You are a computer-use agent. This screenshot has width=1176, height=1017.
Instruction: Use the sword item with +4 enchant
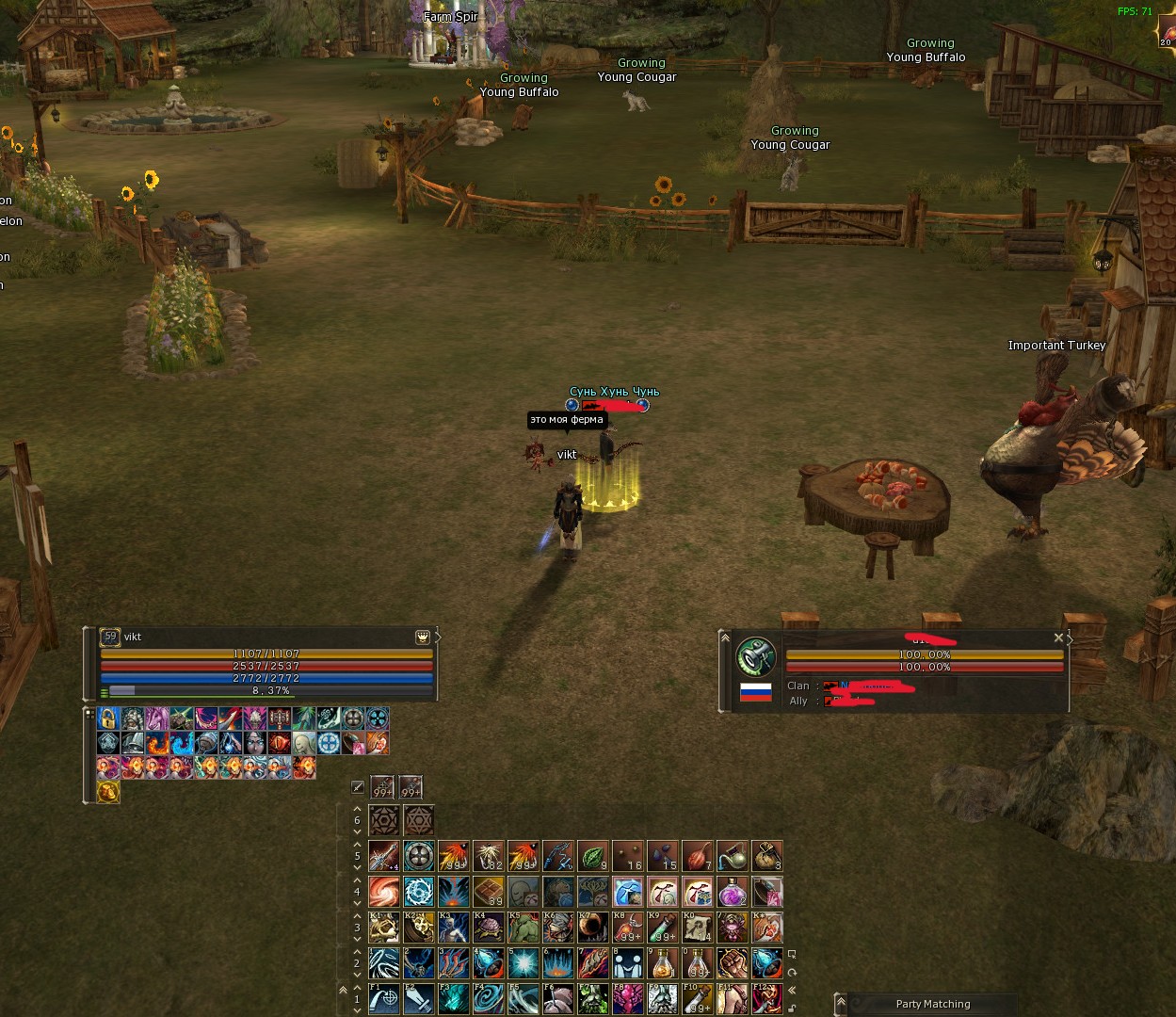[x=383, y=856]
